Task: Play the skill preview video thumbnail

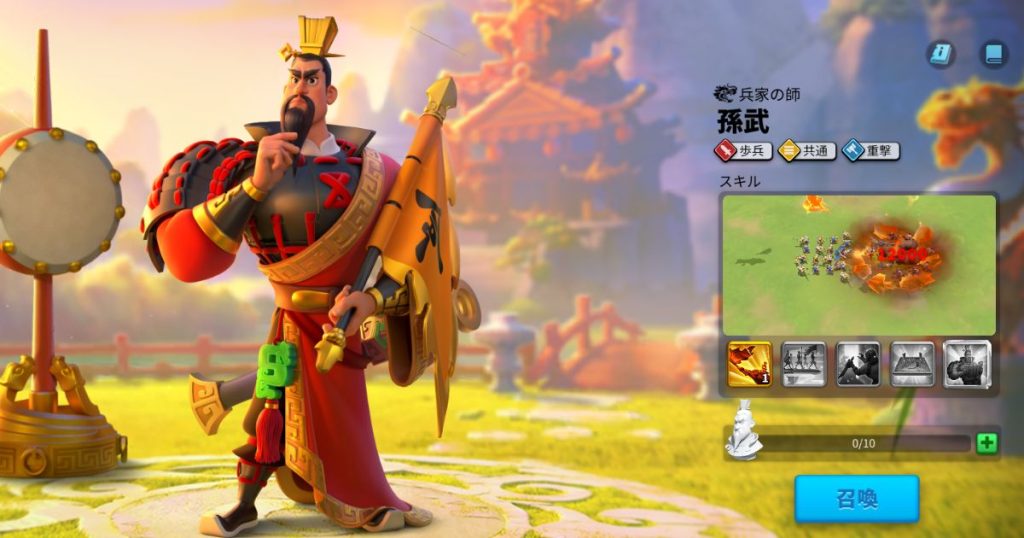Action: tap(858, 264)
